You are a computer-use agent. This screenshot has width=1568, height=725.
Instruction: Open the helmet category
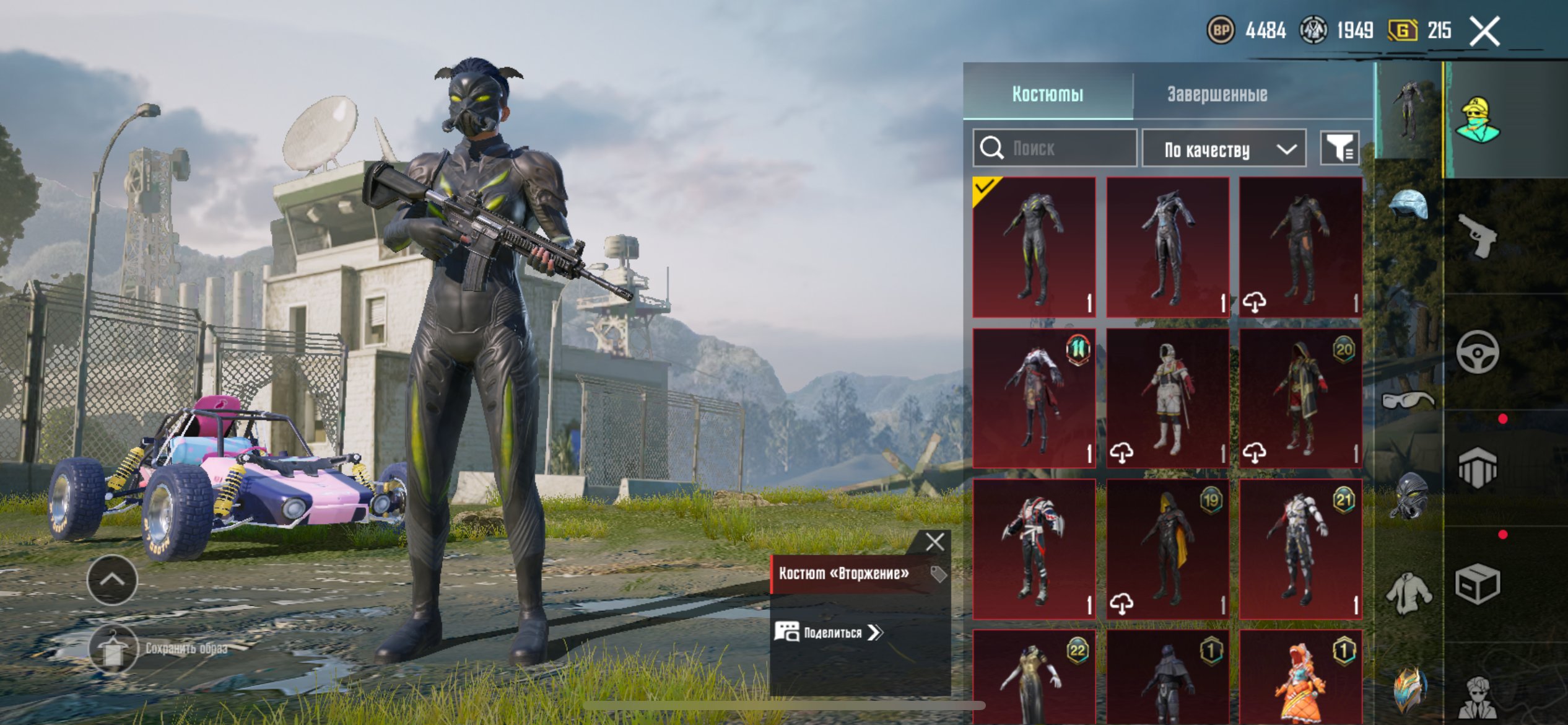point(1408,205)
